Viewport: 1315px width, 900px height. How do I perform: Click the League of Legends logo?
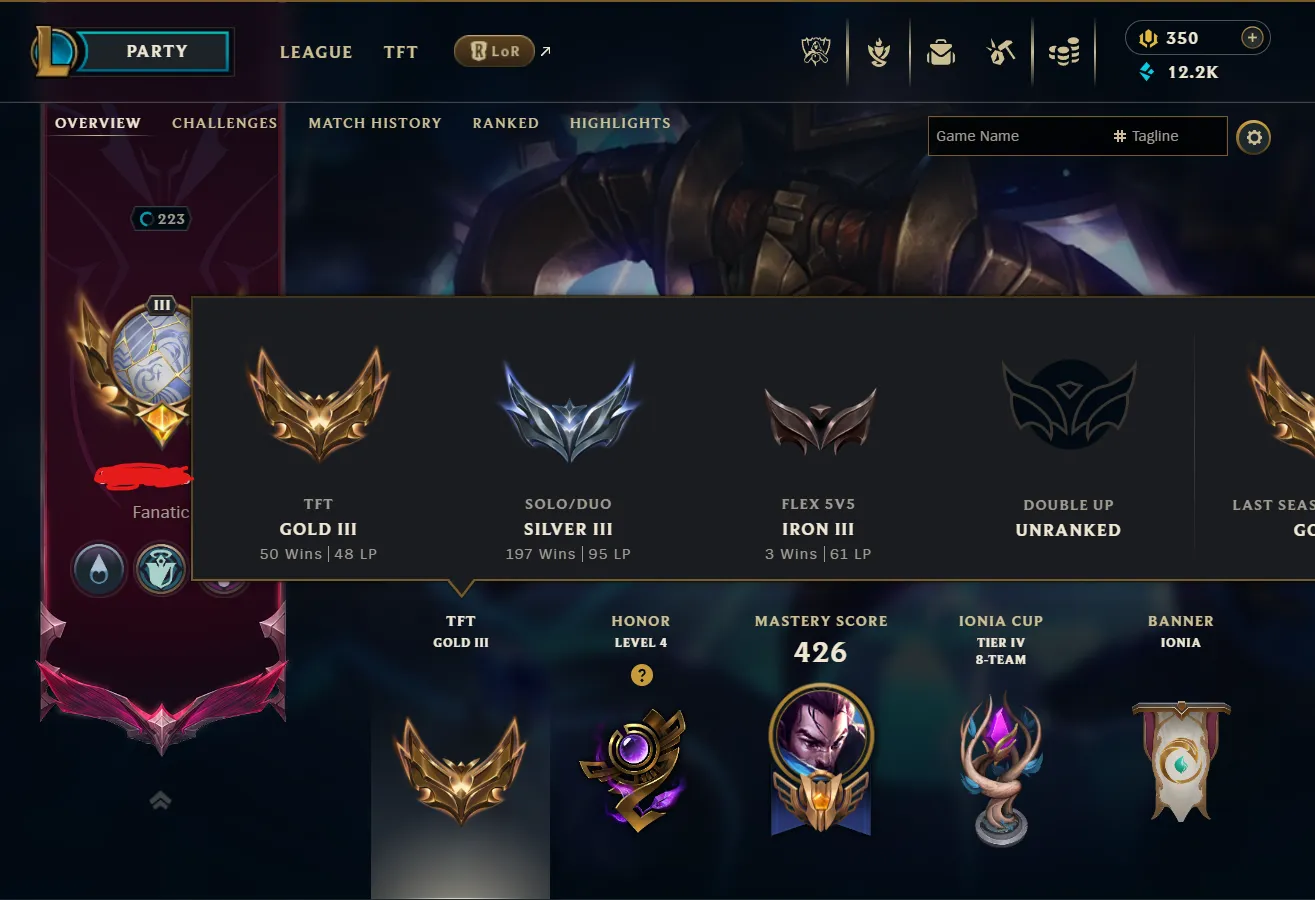click(57, 51)
